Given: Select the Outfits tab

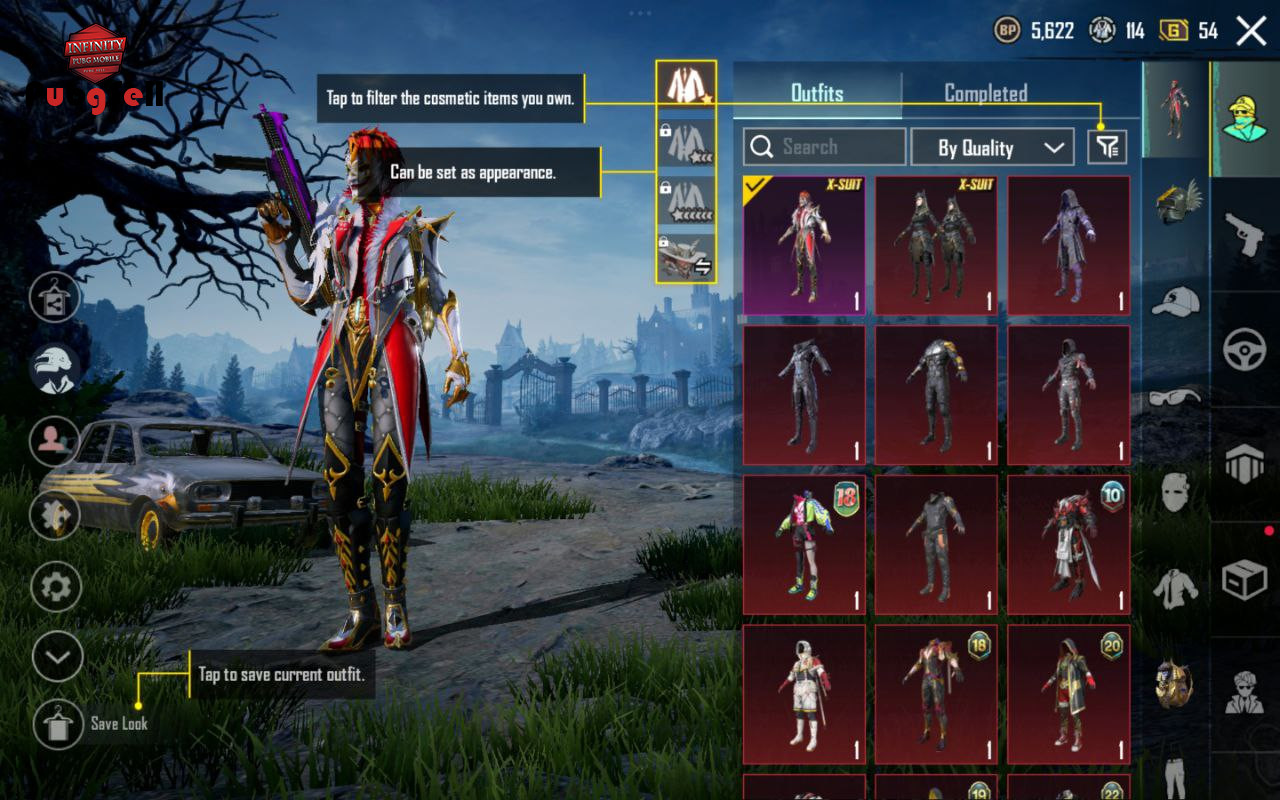Looking at the screenshot, I should point(817,94).
